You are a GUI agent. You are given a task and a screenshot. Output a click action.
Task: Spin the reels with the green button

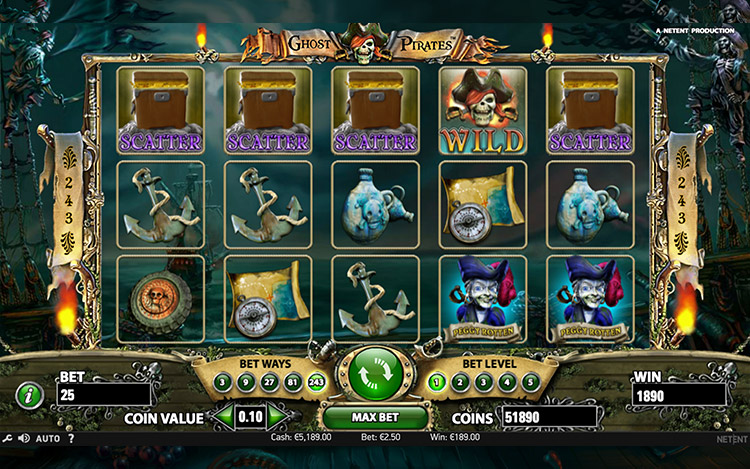[375, 373]
